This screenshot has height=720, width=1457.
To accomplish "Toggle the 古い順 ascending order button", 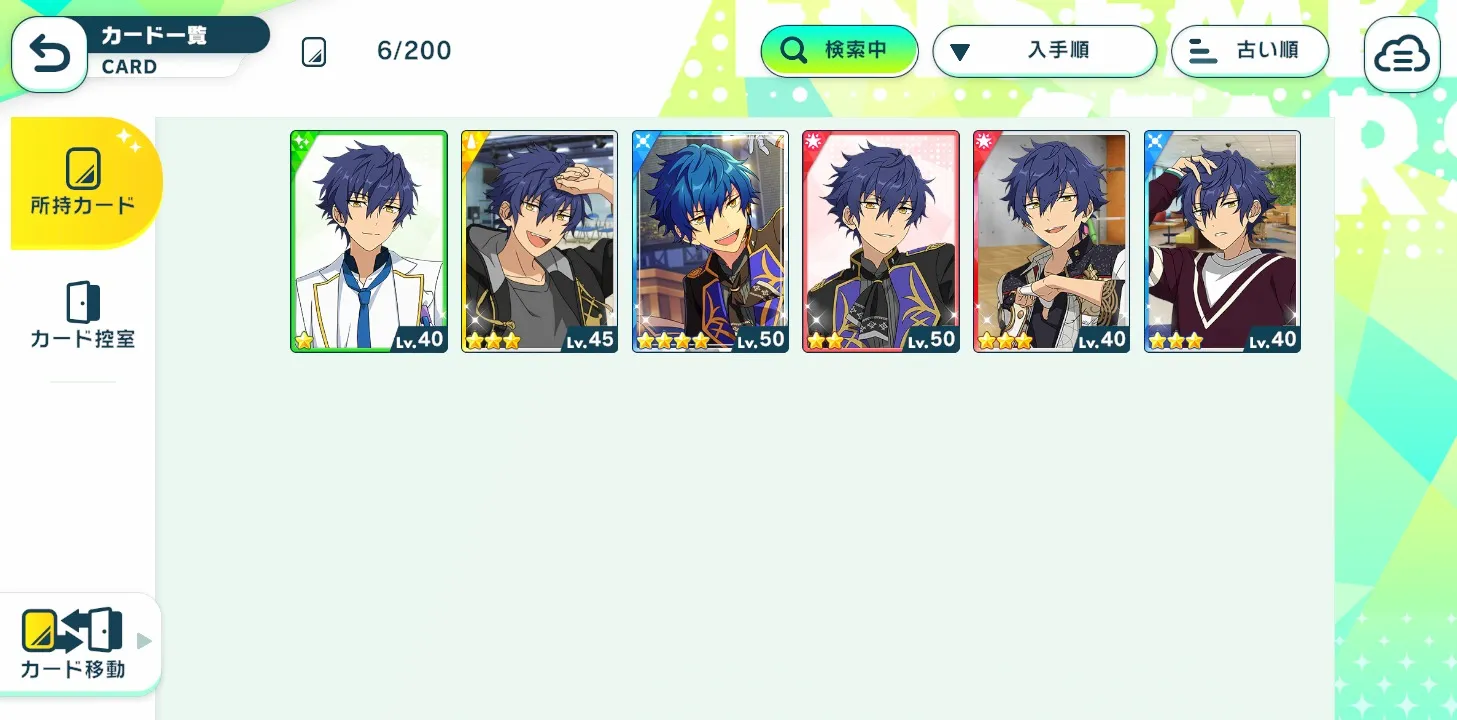I will point(1250,51).
